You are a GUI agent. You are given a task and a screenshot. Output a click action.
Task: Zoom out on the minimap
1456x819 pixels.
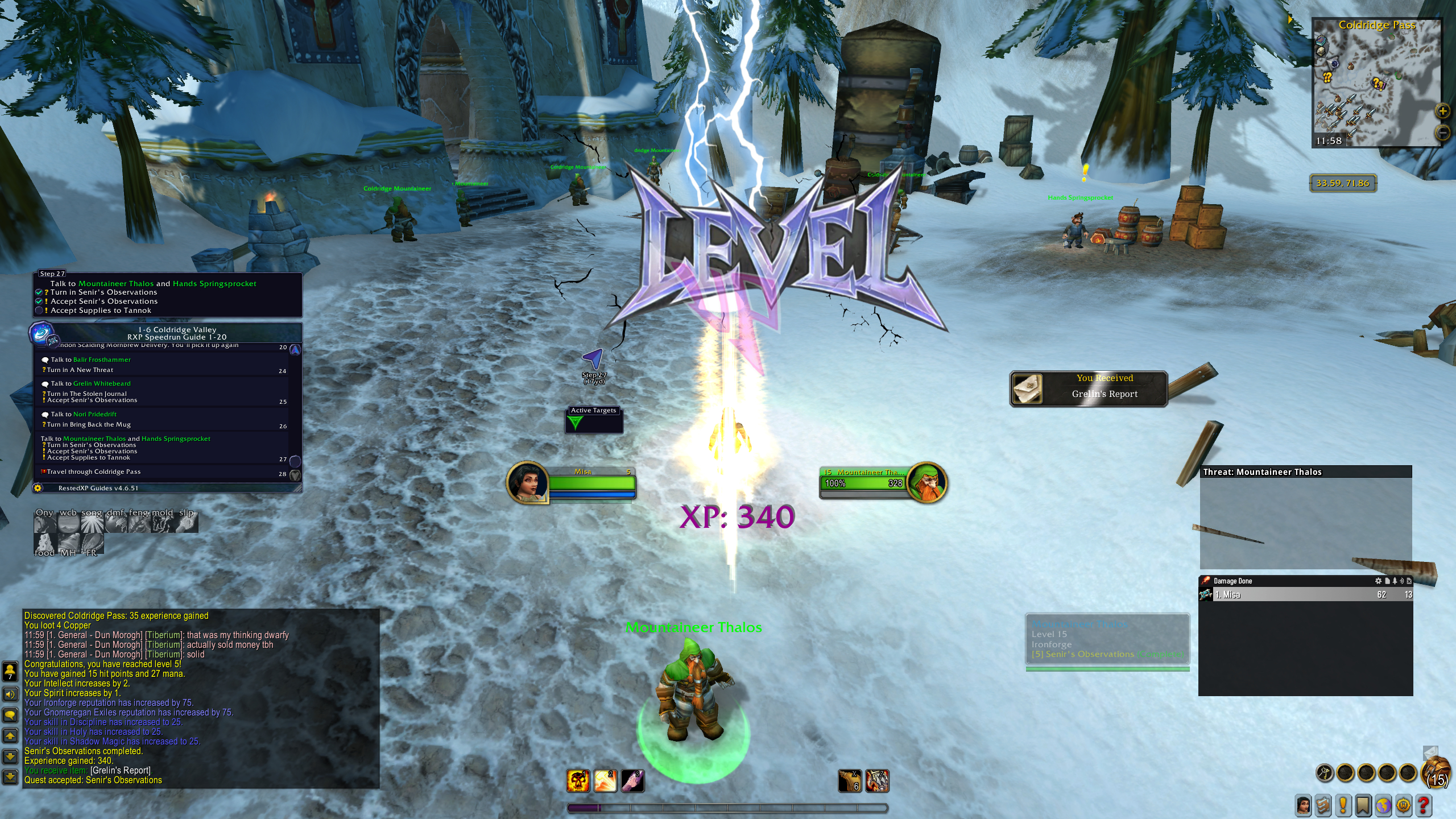[1443, 133]
